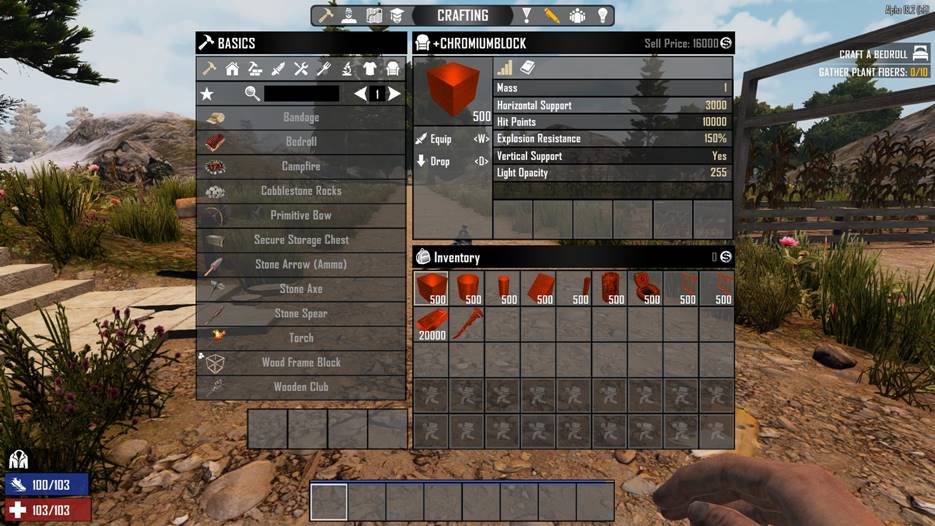Select the red chromium cube inventory slot
The width and height of the screenshot is (935, 526).
click(x=431, y=289)
